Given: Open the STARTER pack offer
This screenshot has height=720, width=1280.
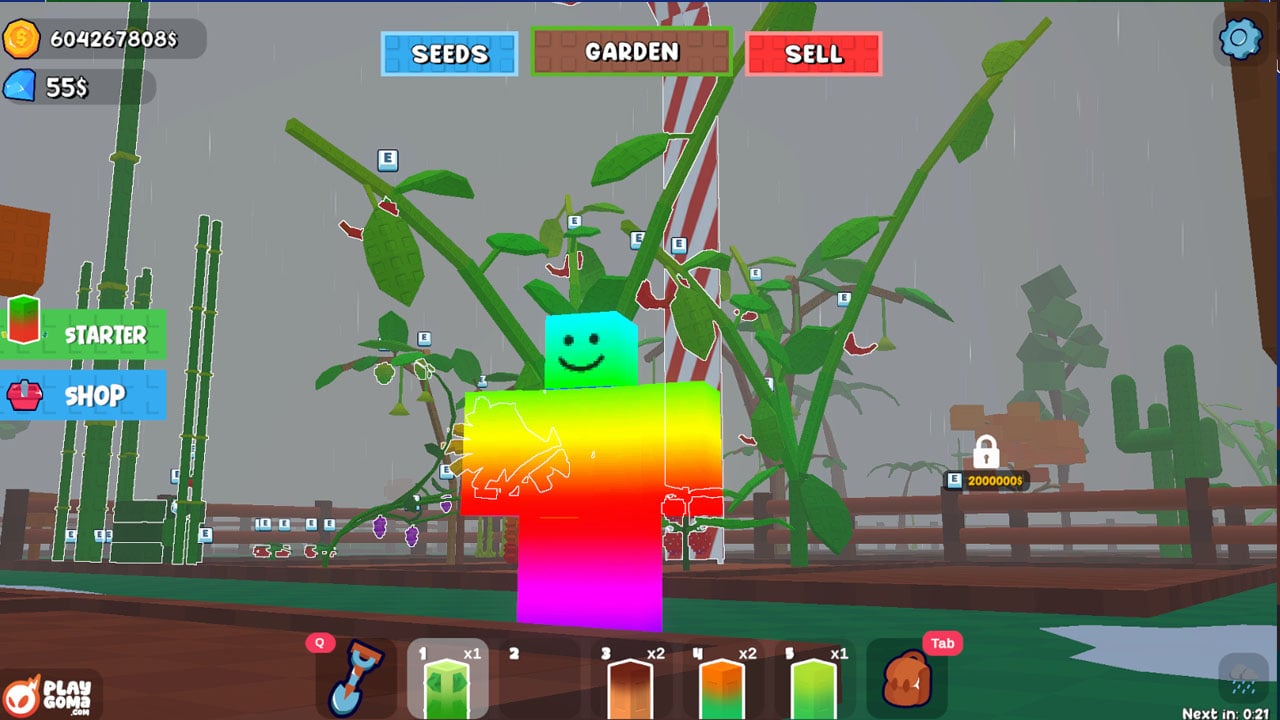Looking at the screenshot, I should click(84, 334).
